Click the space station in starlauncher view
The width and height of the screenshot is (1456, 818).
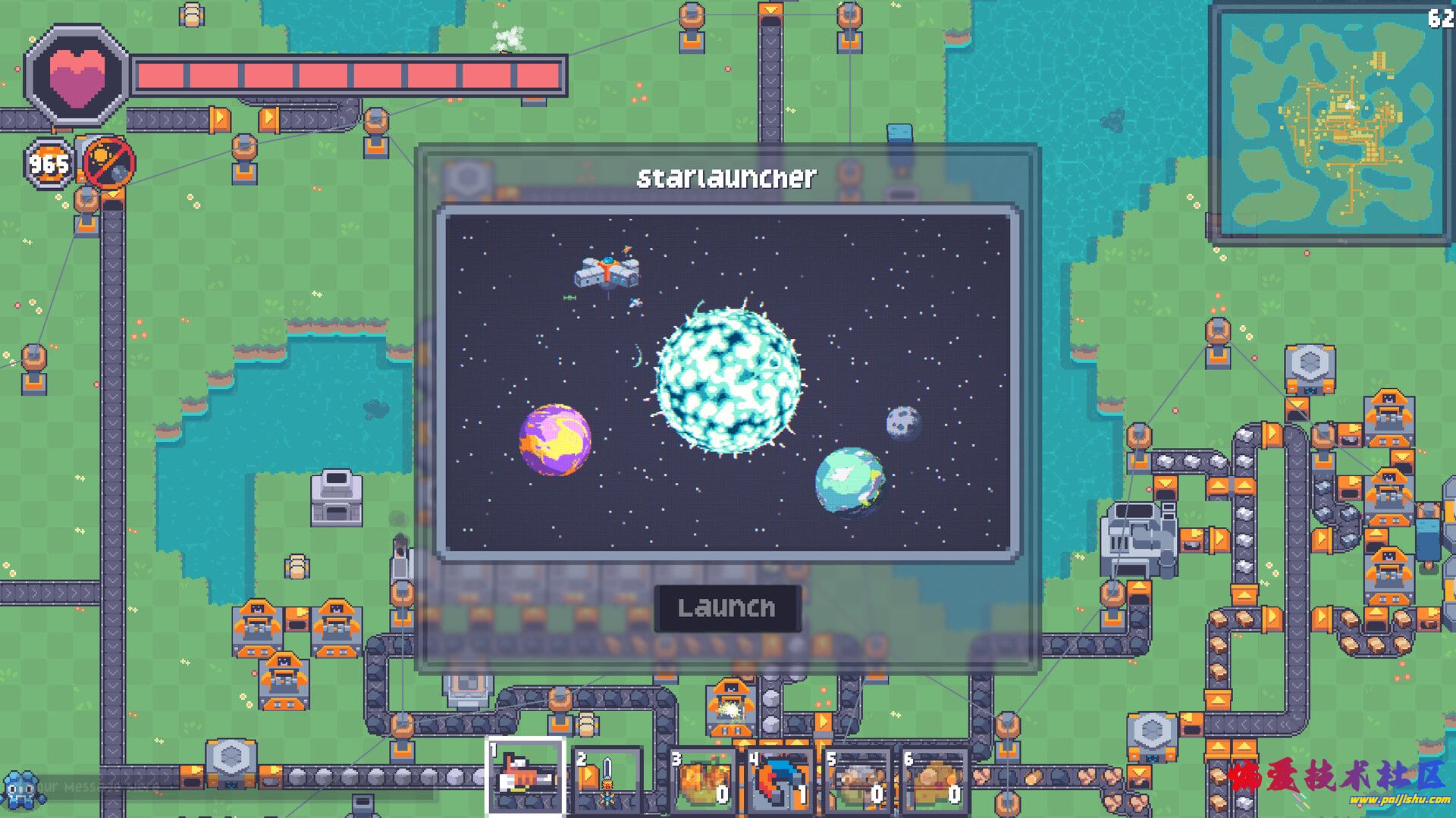click(607, 272)
